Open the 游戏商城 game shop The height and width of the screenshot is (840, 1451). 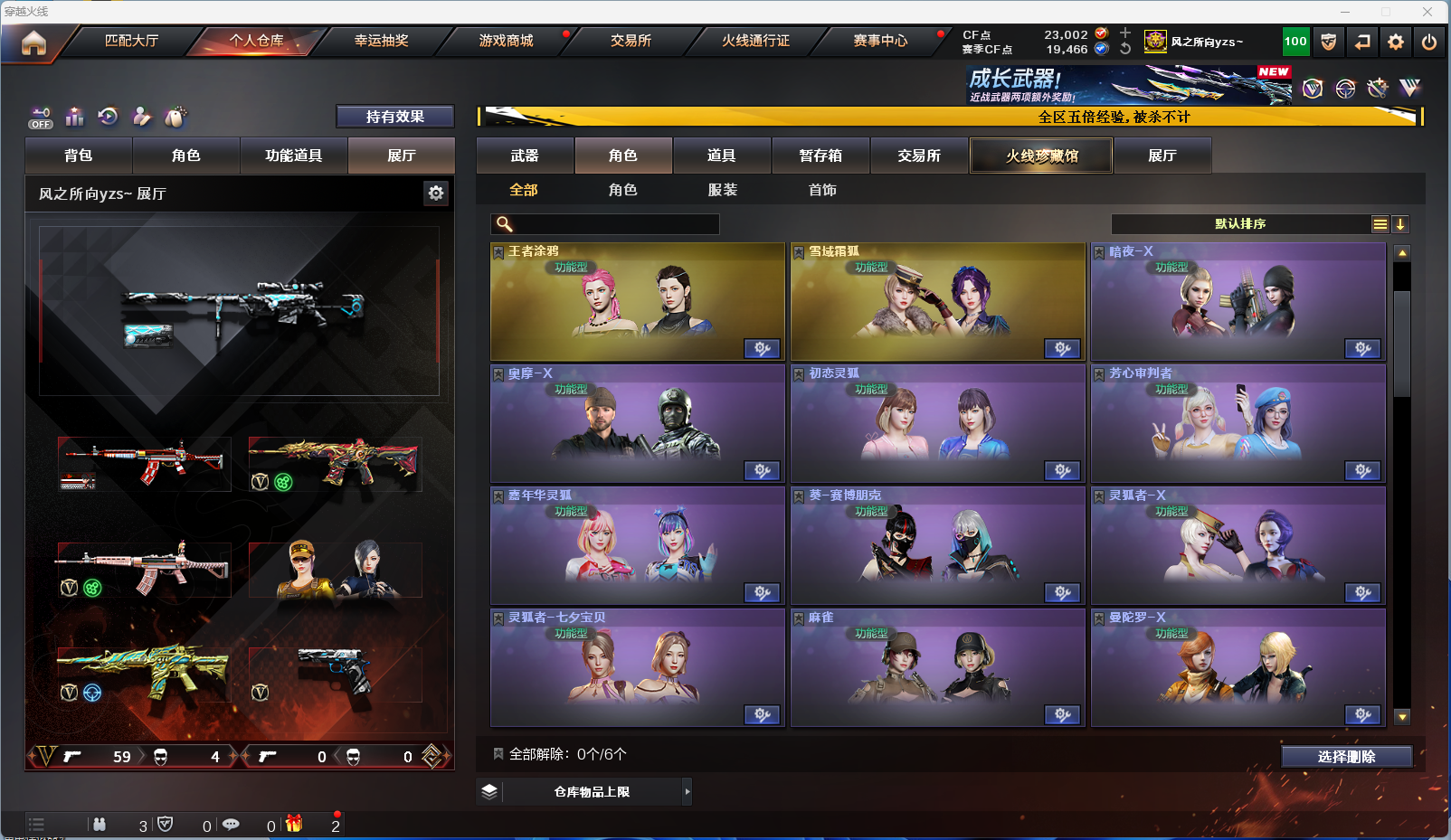[x=506, y=41]
